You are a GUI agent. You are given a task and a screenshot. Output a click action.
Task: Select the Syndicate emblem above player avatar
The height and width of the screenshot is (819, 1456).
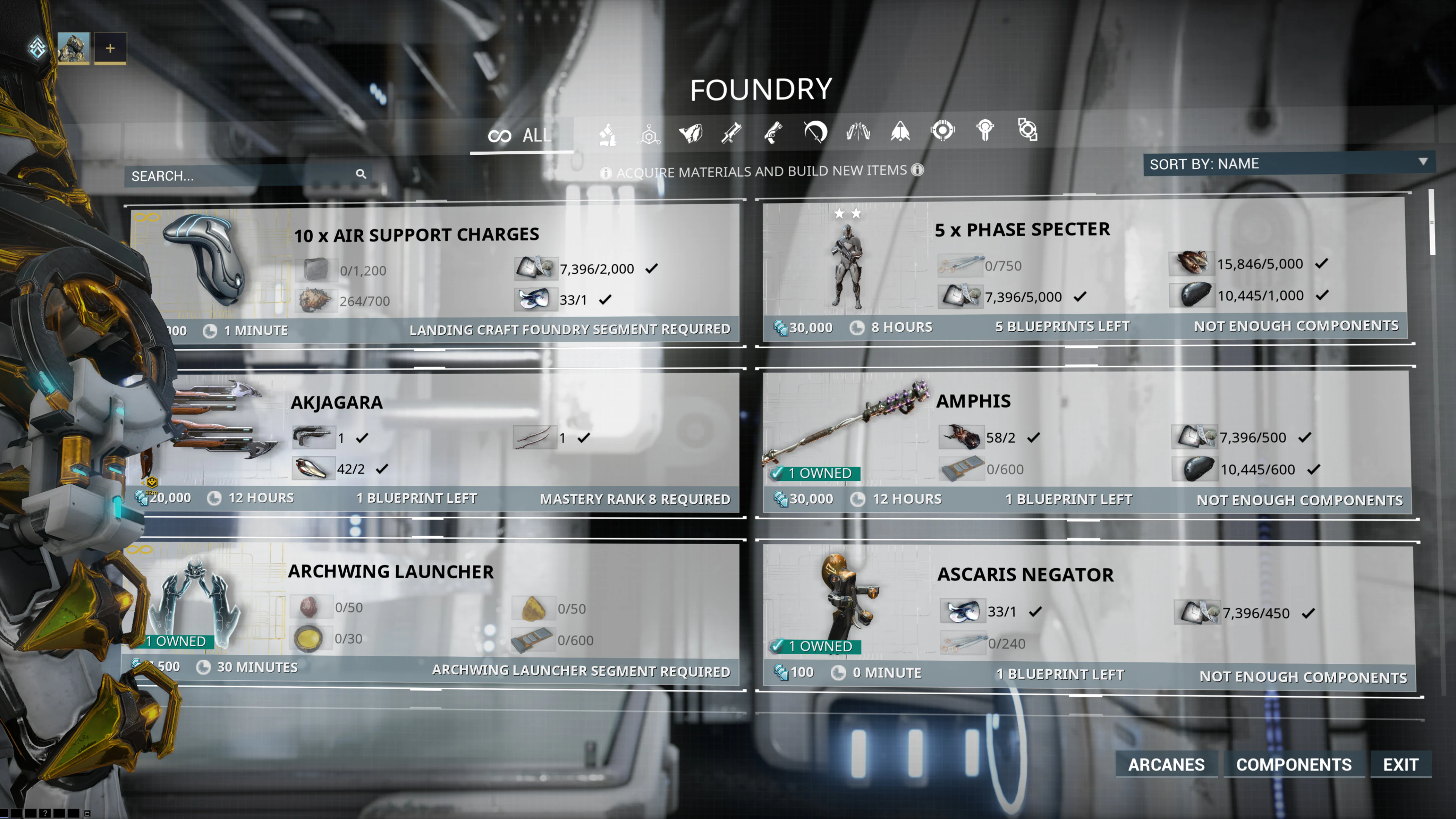tap(37, 48)
